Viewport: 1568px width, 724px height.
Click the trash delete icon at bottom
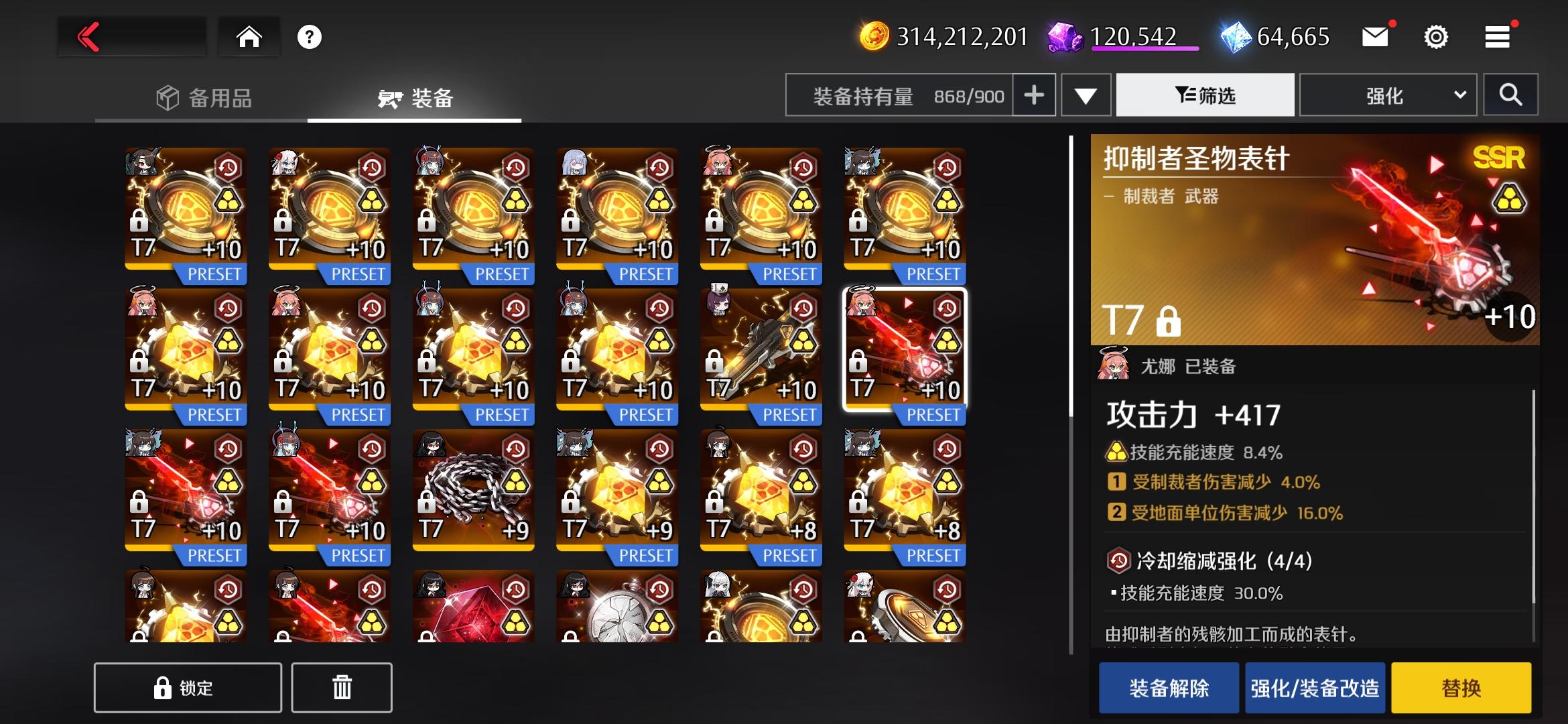coord(342,687)
